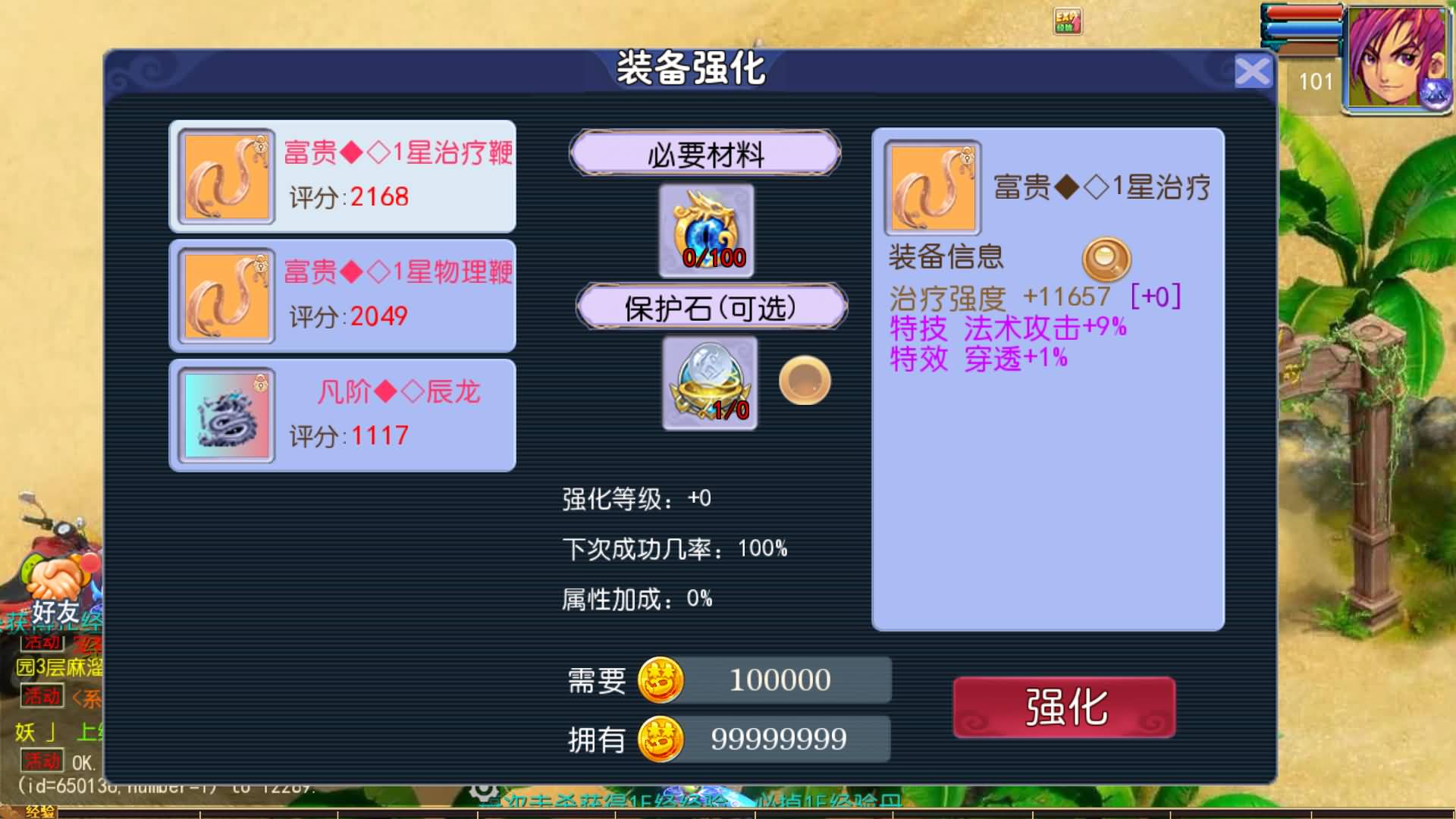Open the equipment inspect magnifier icon
This screenshot has width=1456, height=819.
coord(1106,259)
